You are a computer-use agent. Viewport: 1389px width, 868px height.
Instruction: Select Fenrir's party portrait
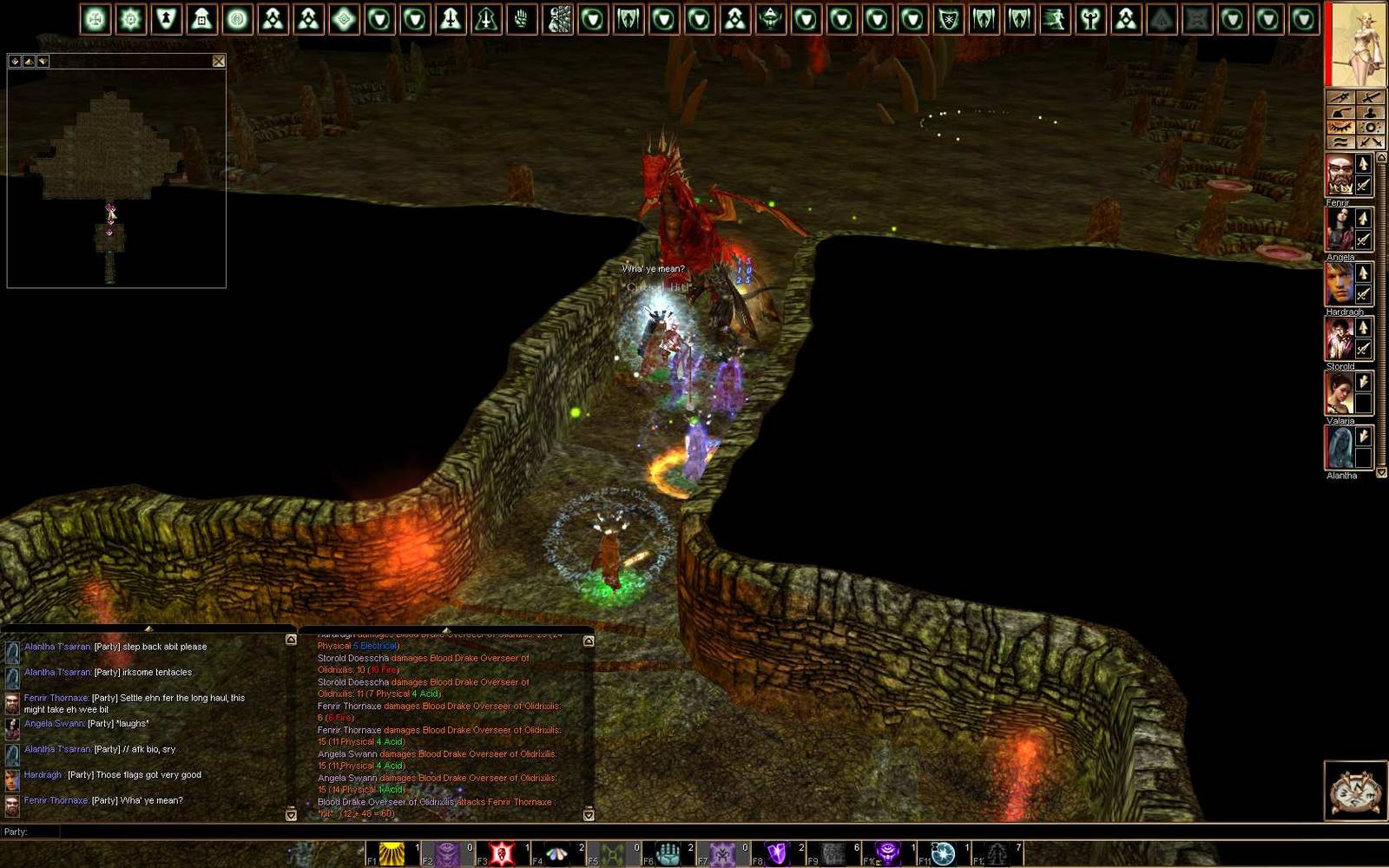coord(1340,174)
